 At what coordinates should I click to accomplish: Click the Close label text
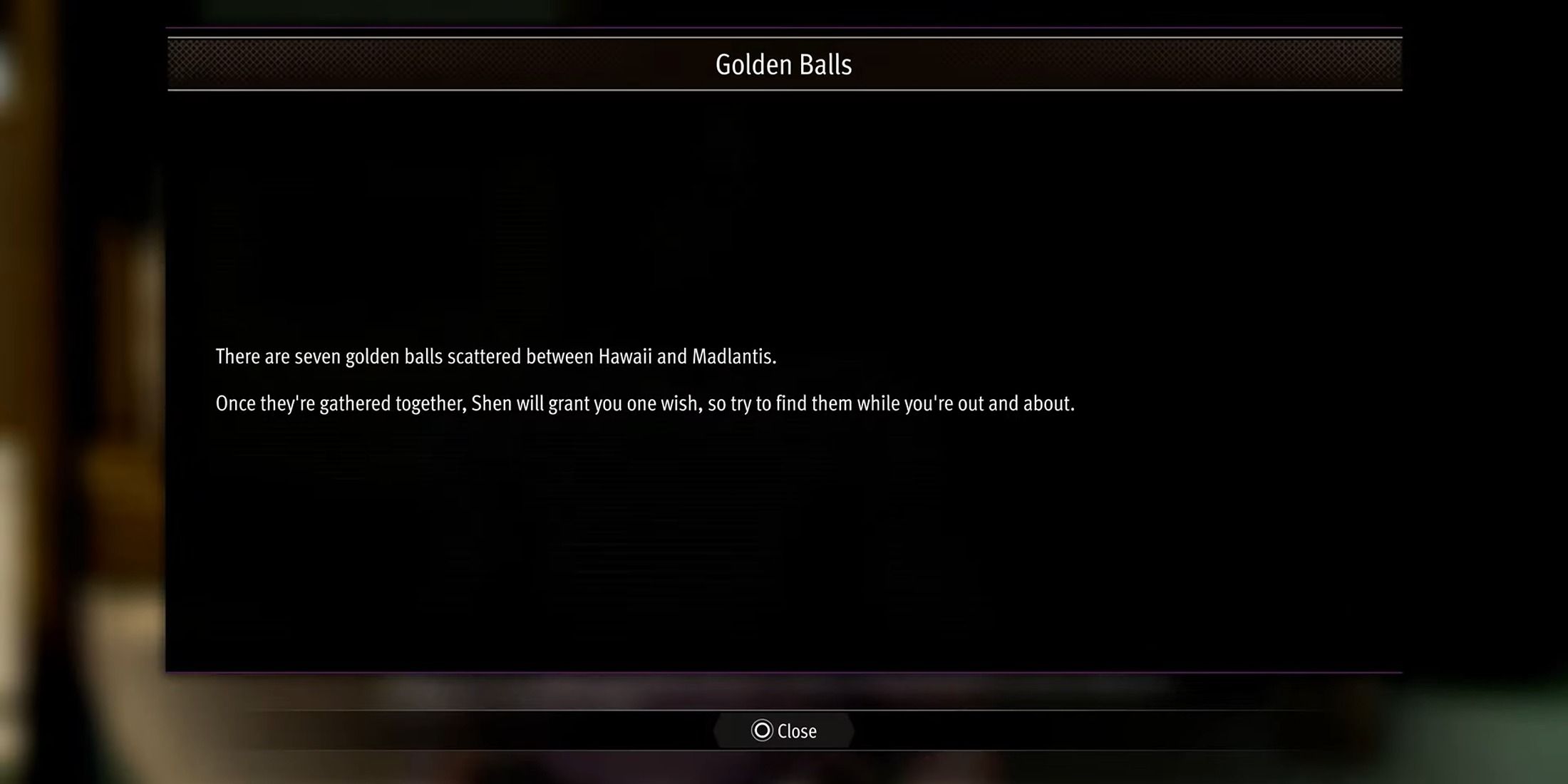click(797, 731)
